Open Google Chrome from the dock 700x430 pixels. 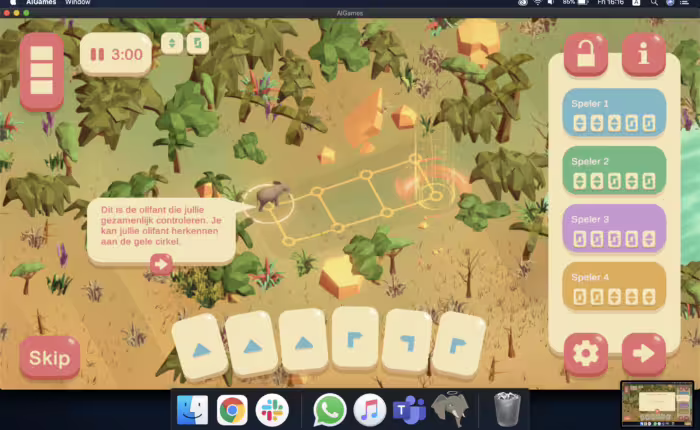(x=233, y=409)
